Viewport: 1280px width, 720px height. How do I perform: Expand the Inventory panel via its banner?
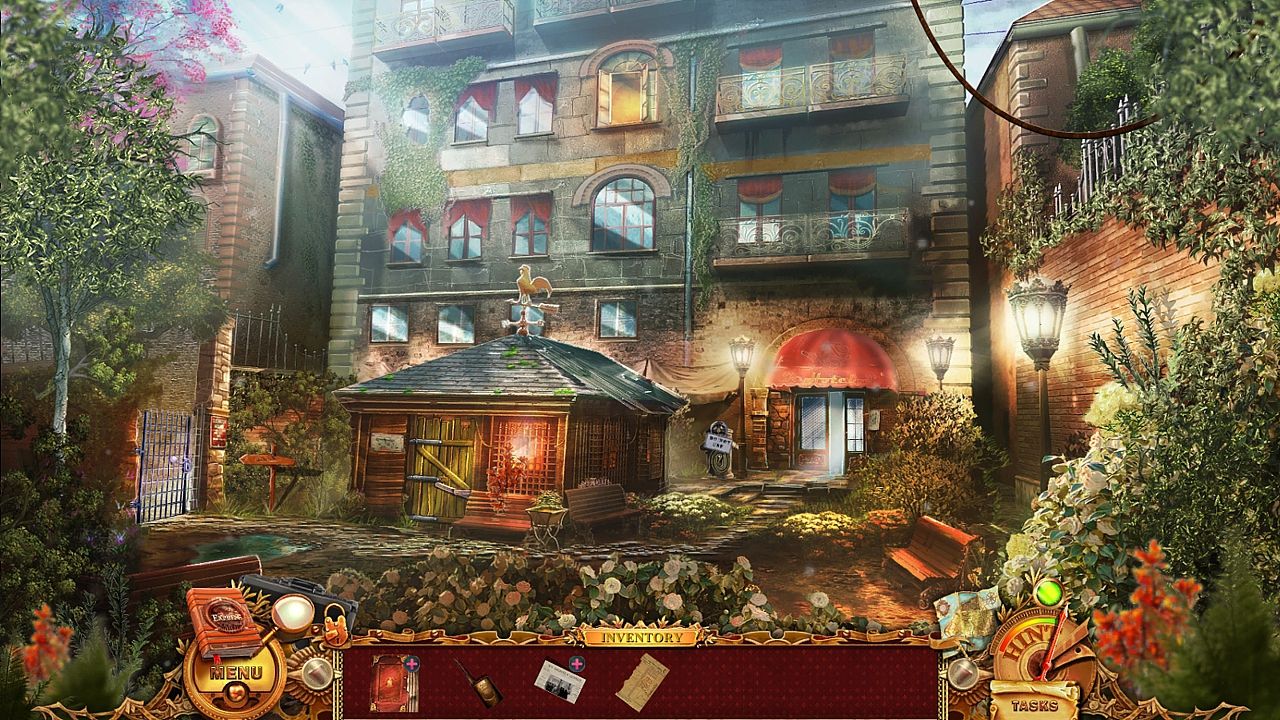[643, 634]
